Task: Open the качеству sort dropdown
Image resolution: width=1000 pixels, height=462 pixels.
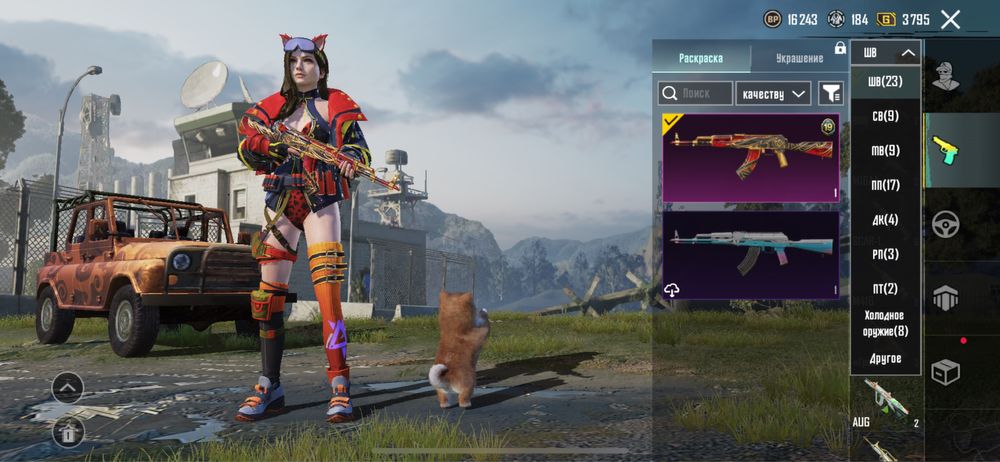Action: coord(772,93)
